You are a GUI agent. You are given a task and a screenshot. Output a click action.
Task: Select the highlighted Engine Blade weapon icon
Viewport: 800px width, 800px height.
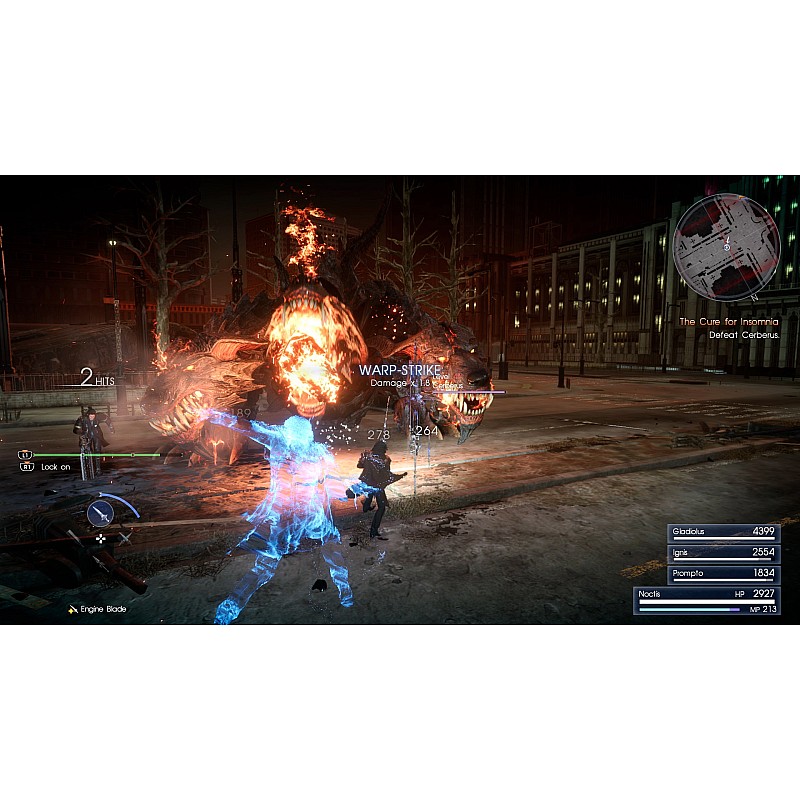(100, 513)
